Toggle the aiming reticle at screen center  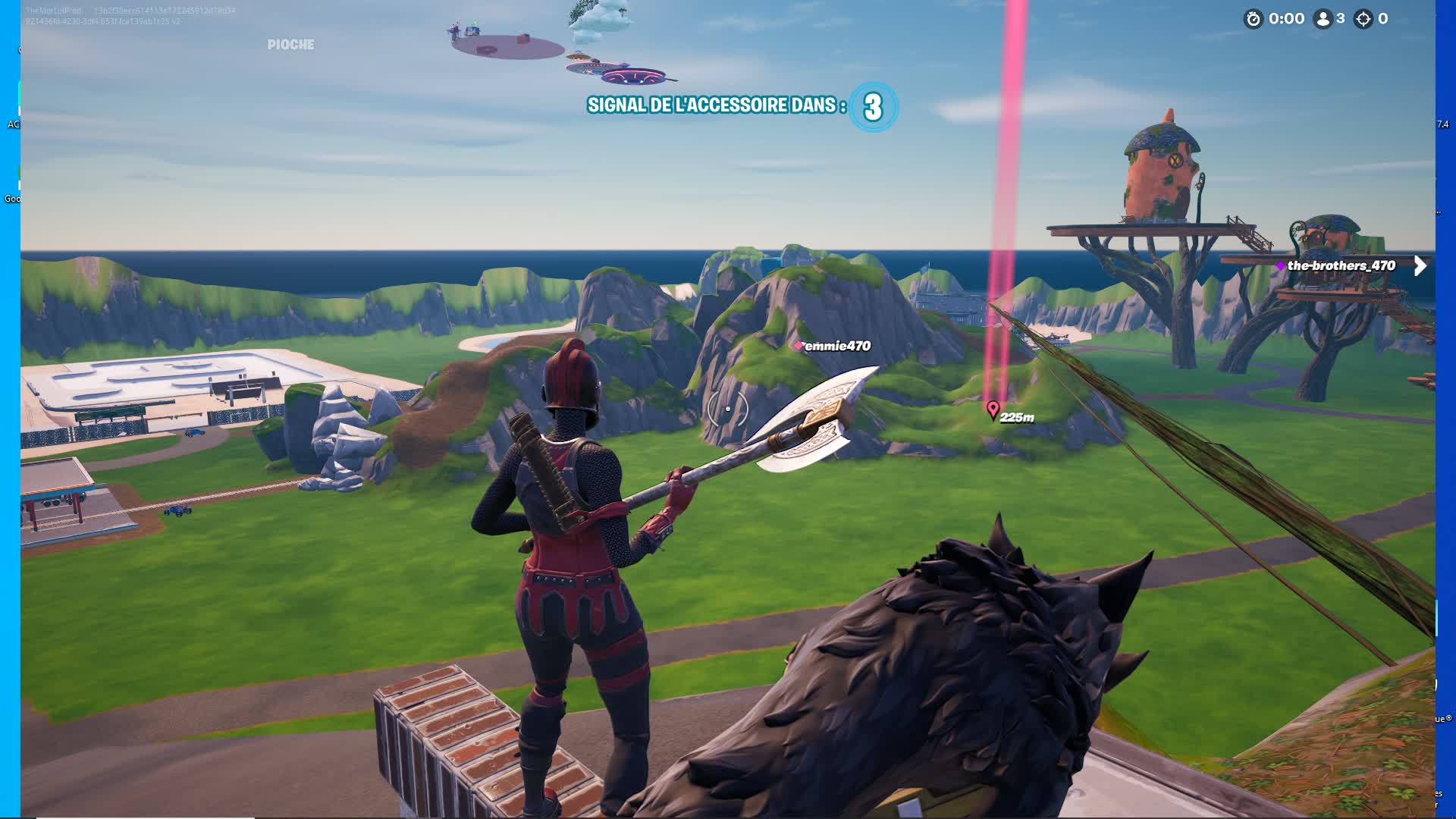pyautogui.click(x=726, y=408)
